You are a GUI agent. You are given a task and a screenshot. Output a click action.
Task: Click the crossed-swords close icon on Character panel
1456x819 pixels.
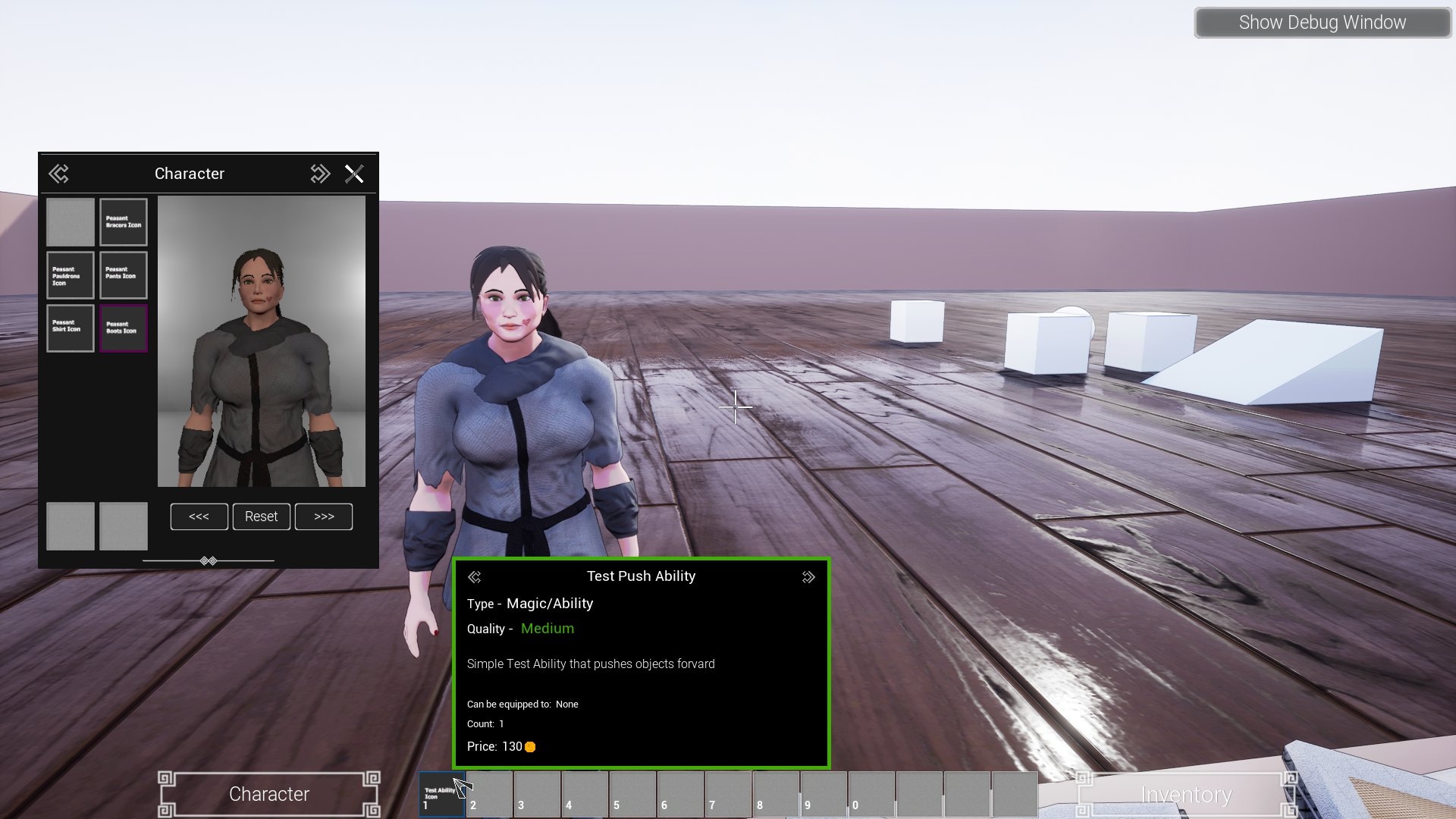click(355, 174)
